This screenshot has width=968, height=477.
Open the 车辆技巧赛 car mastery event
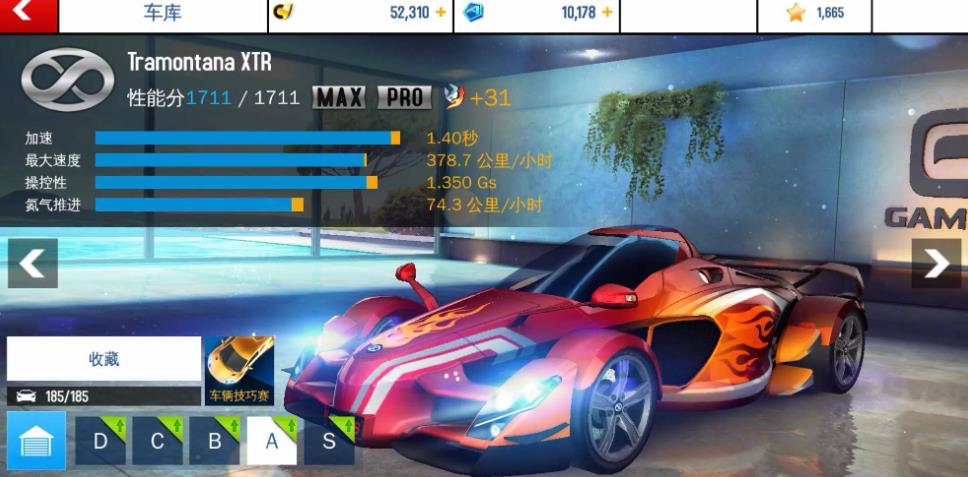239,370
